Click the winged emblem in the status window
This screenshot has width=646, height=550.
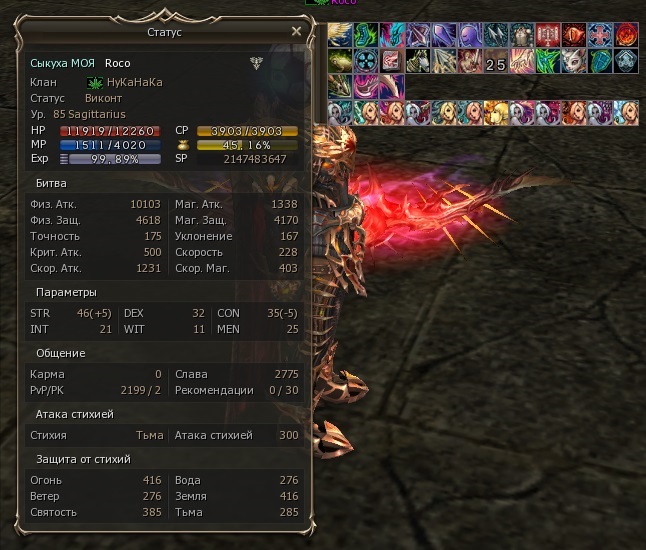[x=256, y=63]
